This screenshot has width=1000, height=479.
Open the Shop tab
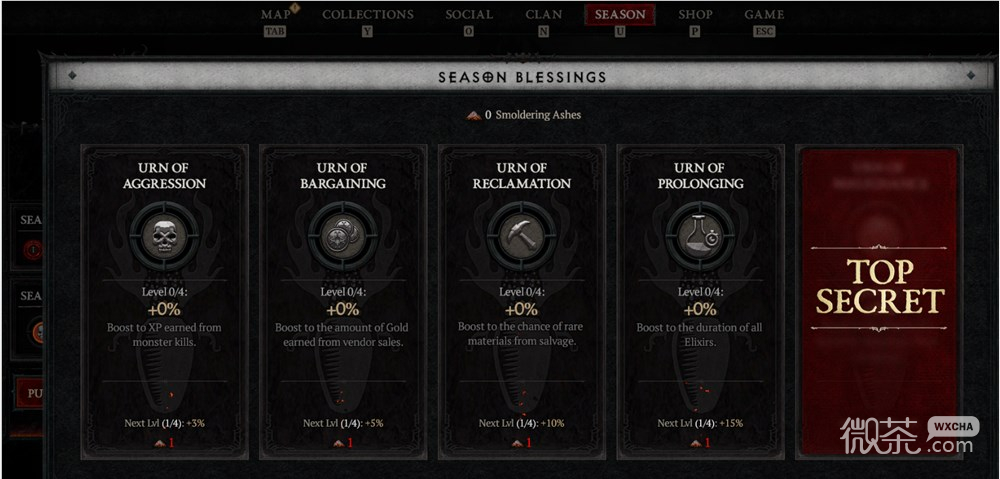pos(695,15)
